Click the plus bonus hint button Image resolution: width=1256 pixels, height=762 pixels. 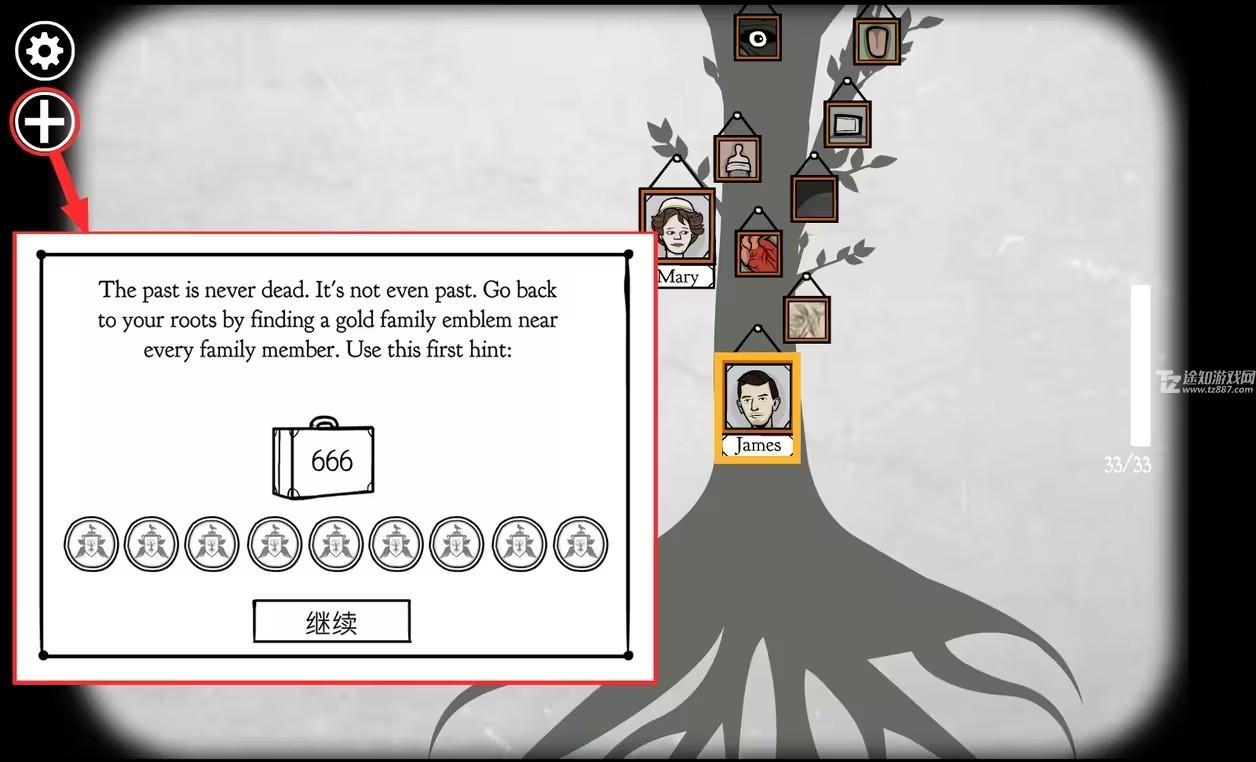(45, 122)
